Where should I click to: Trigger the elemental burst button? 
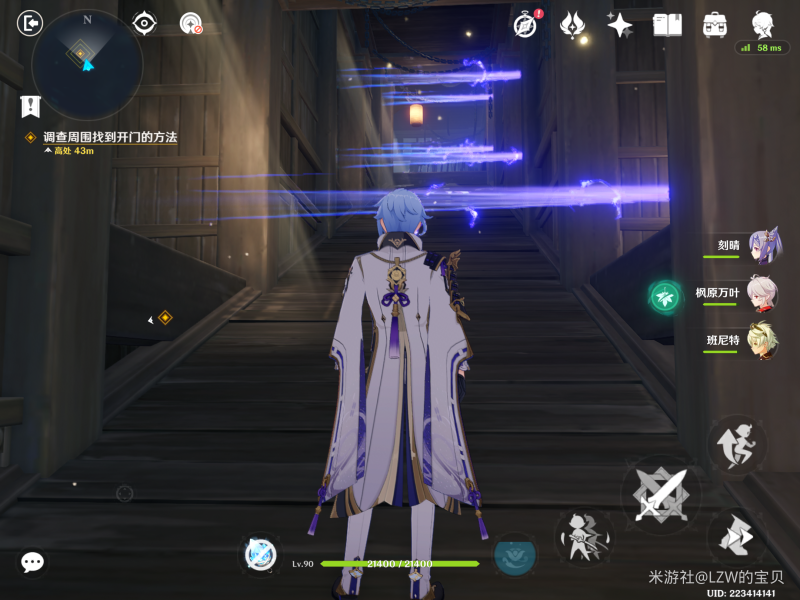[514, 555]
